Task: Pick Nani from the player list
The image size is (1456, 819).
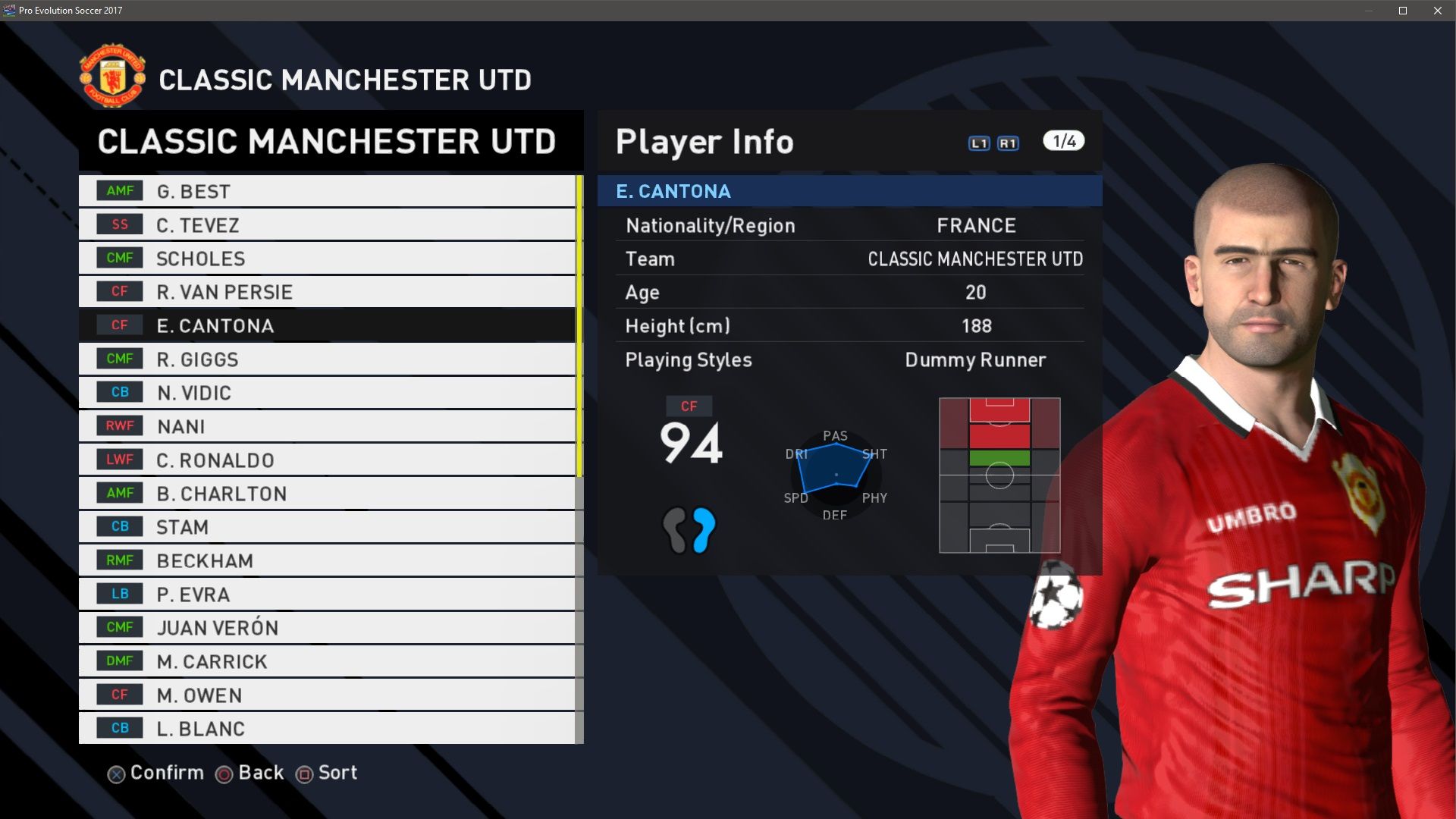Action: pos(326,426)
